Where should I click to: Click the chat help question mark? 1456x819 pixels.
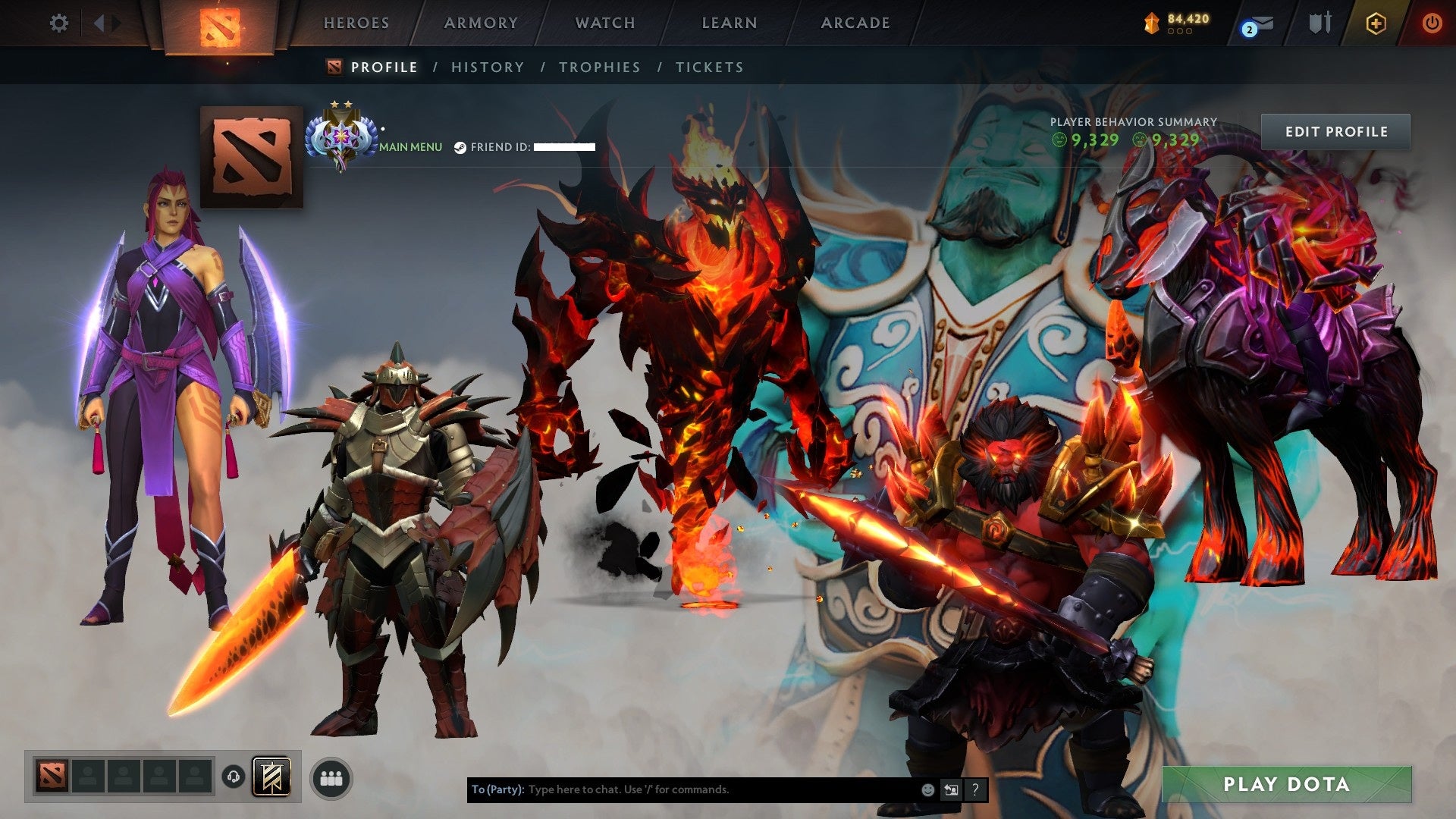(x=974, y=789)
